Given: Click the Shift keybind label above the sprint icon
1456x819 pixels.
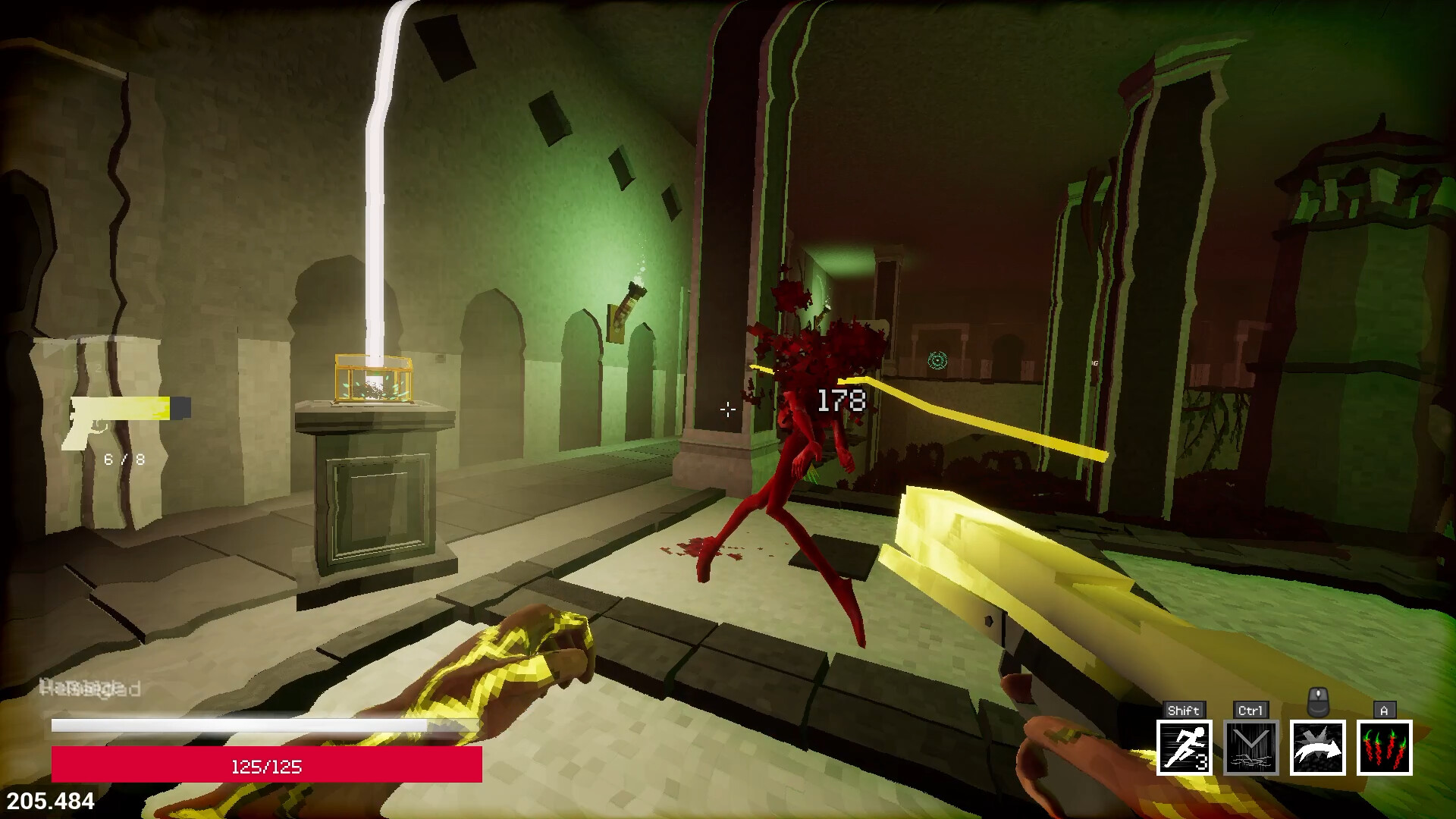Looking at the screenshot, I should point(1185,711).
